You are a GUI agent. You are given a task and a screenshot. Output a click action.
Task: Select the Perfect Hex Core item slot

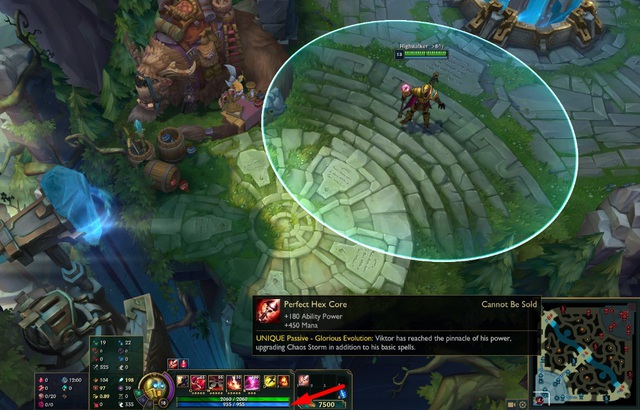tap(304, 381)
